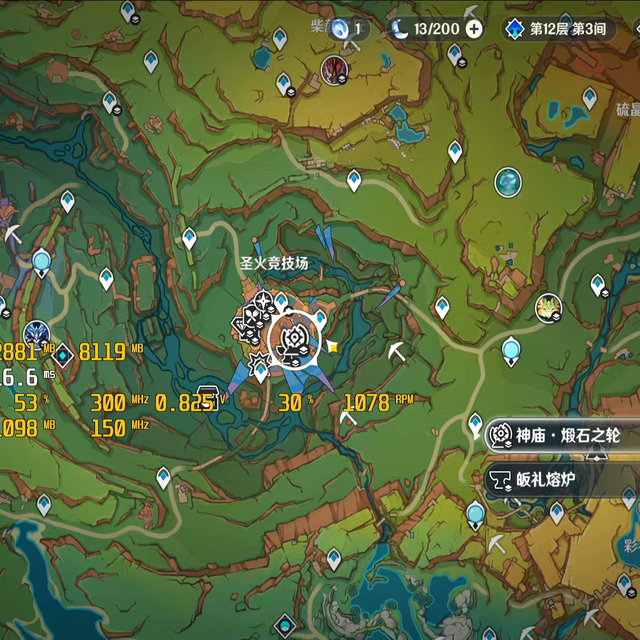Image resolution: width=640 pixels, height=640 pixels.
Task: Click the selected domain marker inside the white ring
Action: pos(294,336)
